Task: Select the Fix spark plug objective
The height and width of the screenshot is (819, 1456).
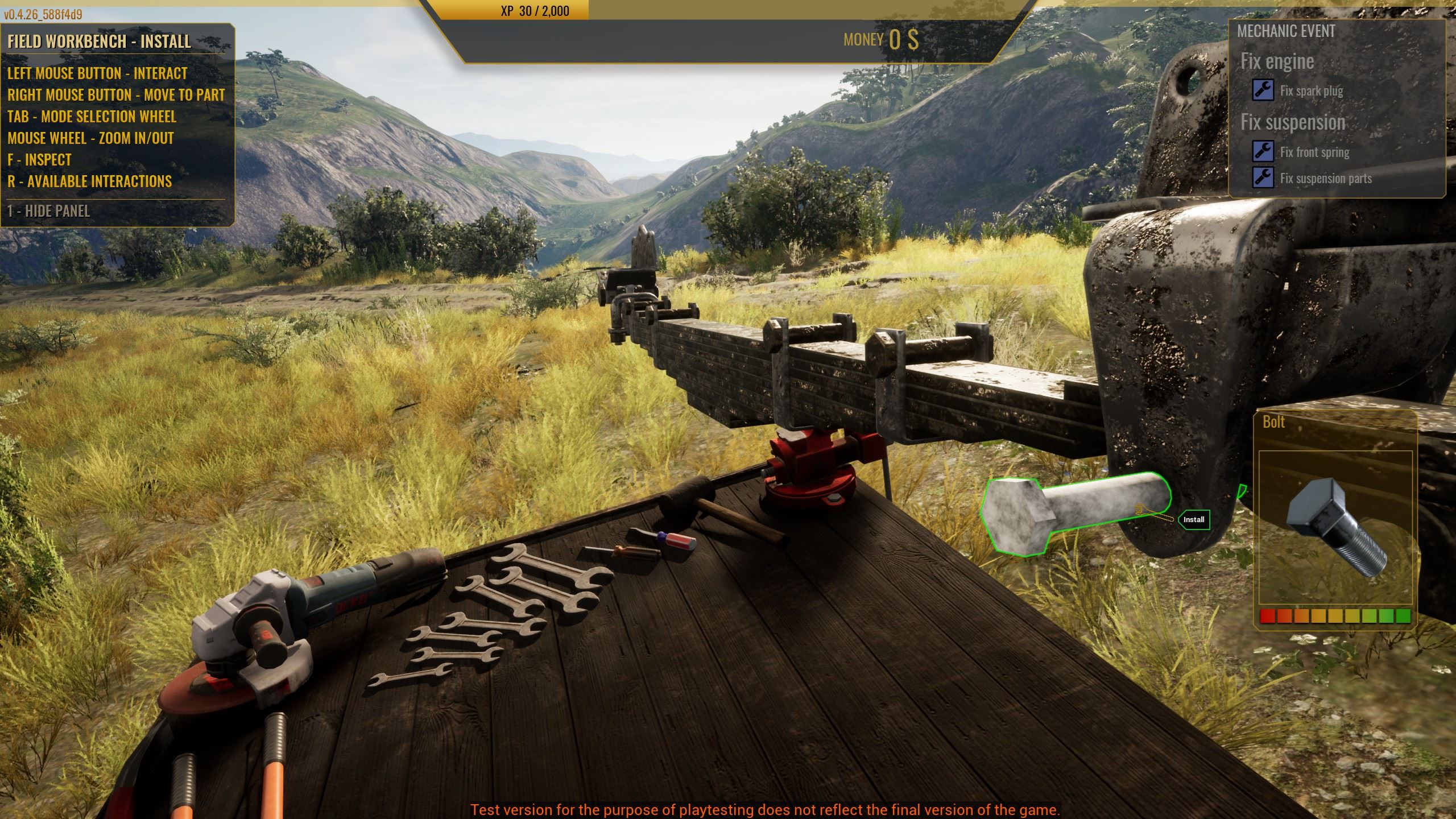Action: click(x=1311, y=91)
